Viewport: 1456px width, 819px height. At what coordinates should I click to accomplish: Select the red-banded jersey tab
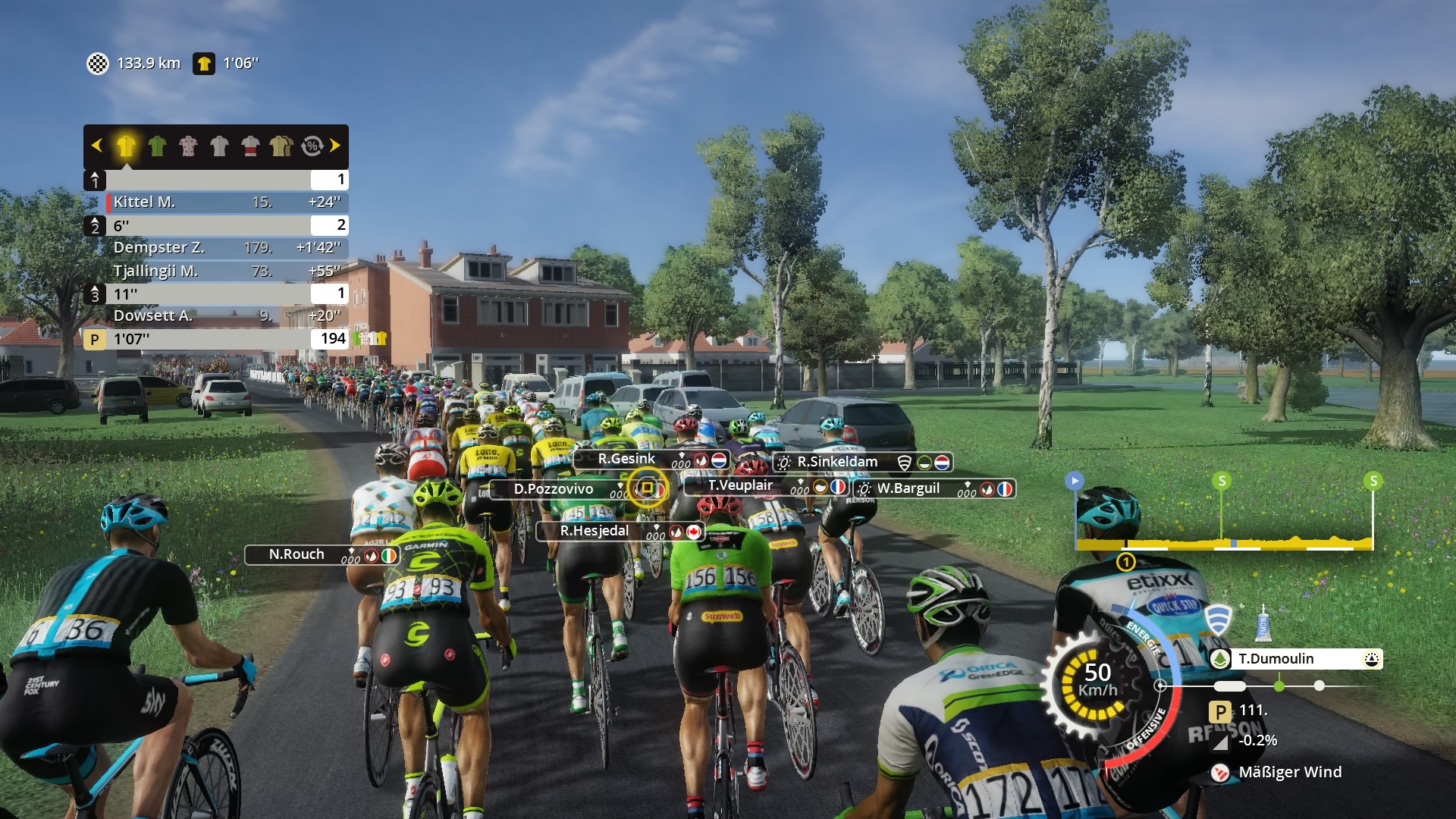click(250, 146)
